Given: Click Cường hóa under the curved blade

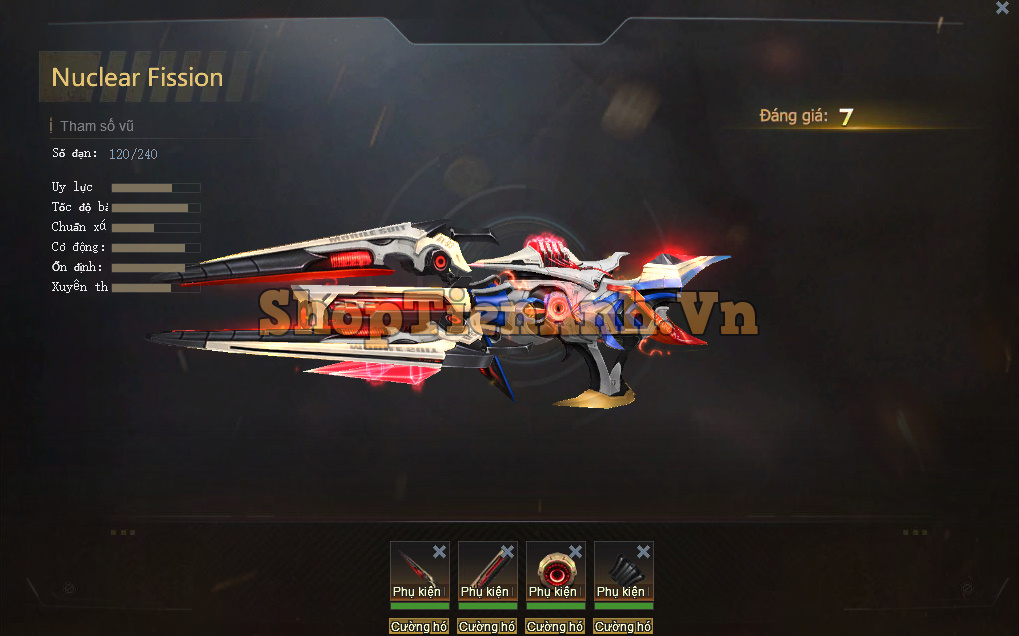Looking at the screenshot, I should tap(419, 627).
